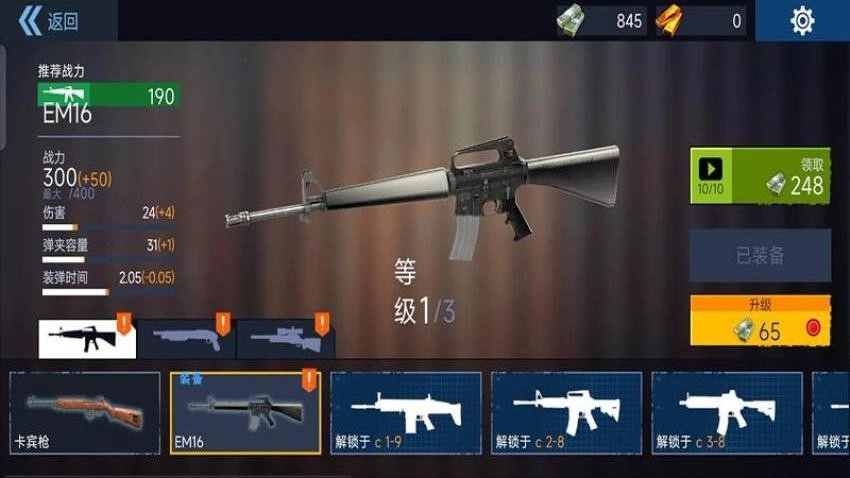The width and height of the screenshot is (850, 478).
Task: Watch the ad to claim 248 cash
Action: pyautogui.click(x=760, y=176)
